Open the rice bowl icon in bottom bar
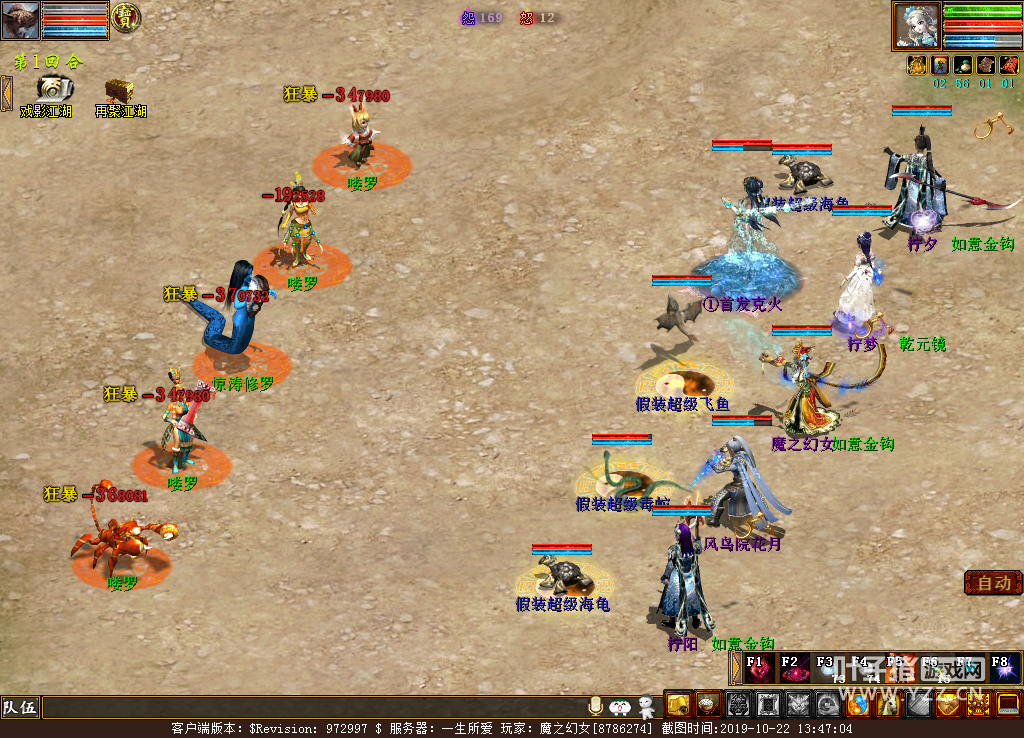The image size is (1024, 738). point(708,705)
